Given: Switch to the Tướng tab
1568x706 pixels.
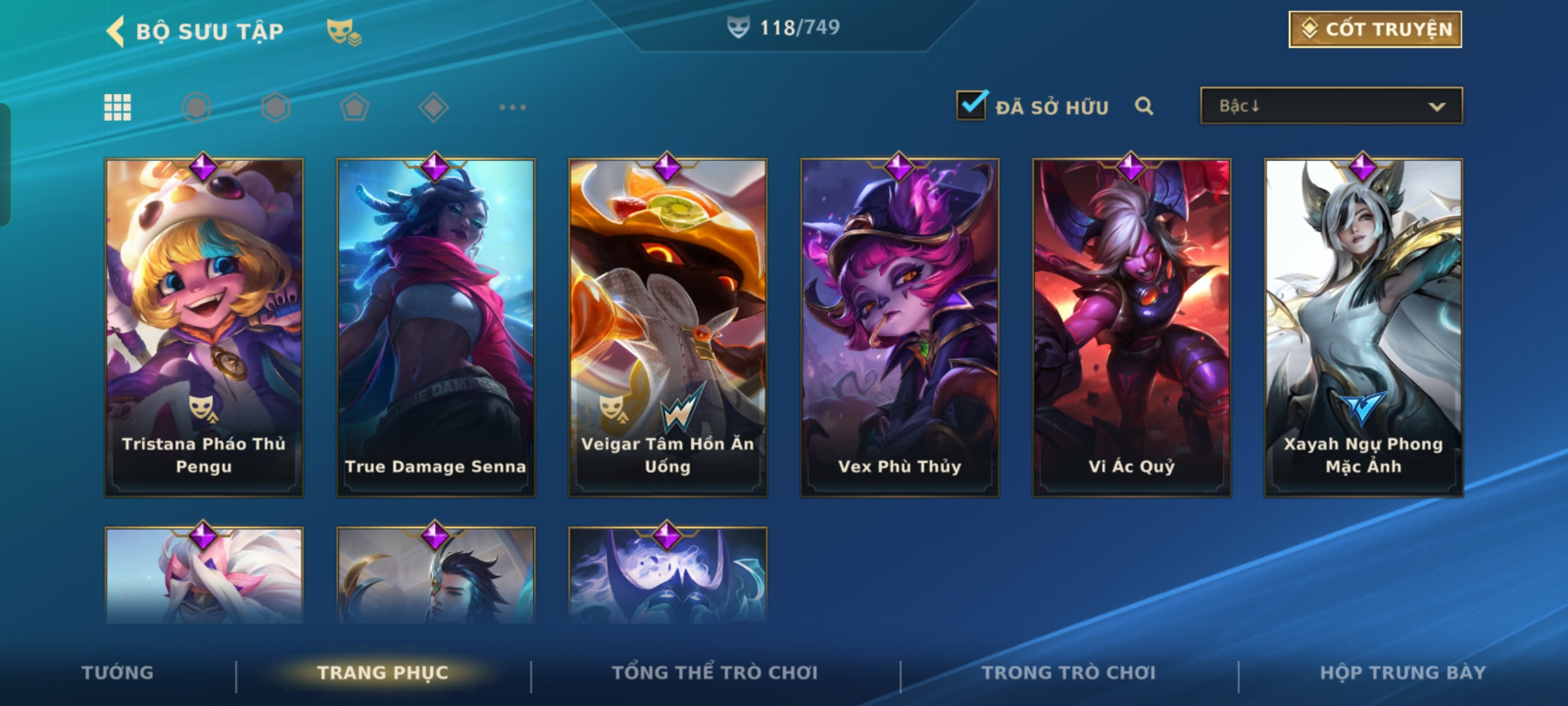Looking at the screenshot, I should pyautogui.click(x=118, y=673).
